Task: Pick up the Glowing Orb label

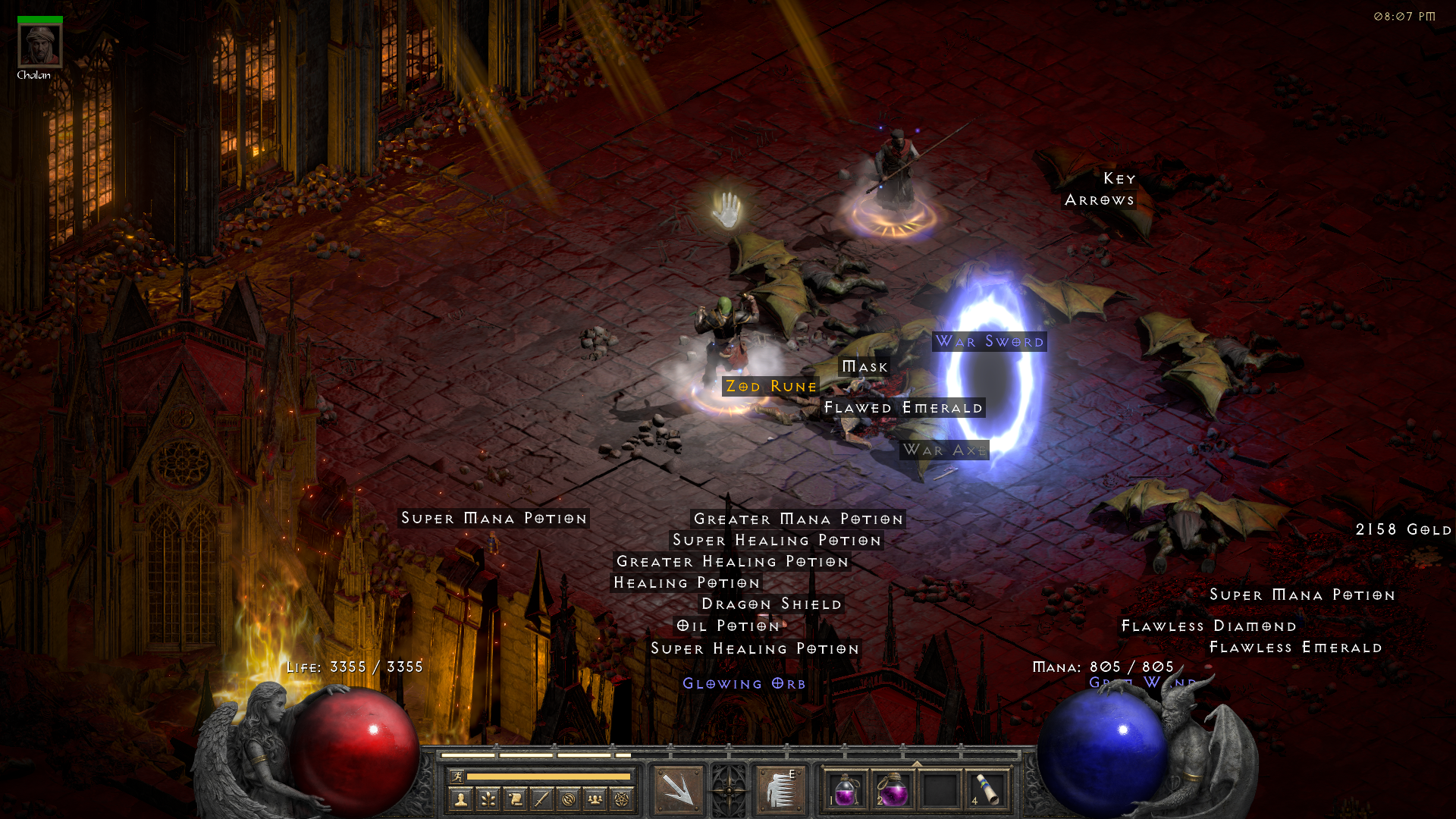Action: tap(744, 683)
